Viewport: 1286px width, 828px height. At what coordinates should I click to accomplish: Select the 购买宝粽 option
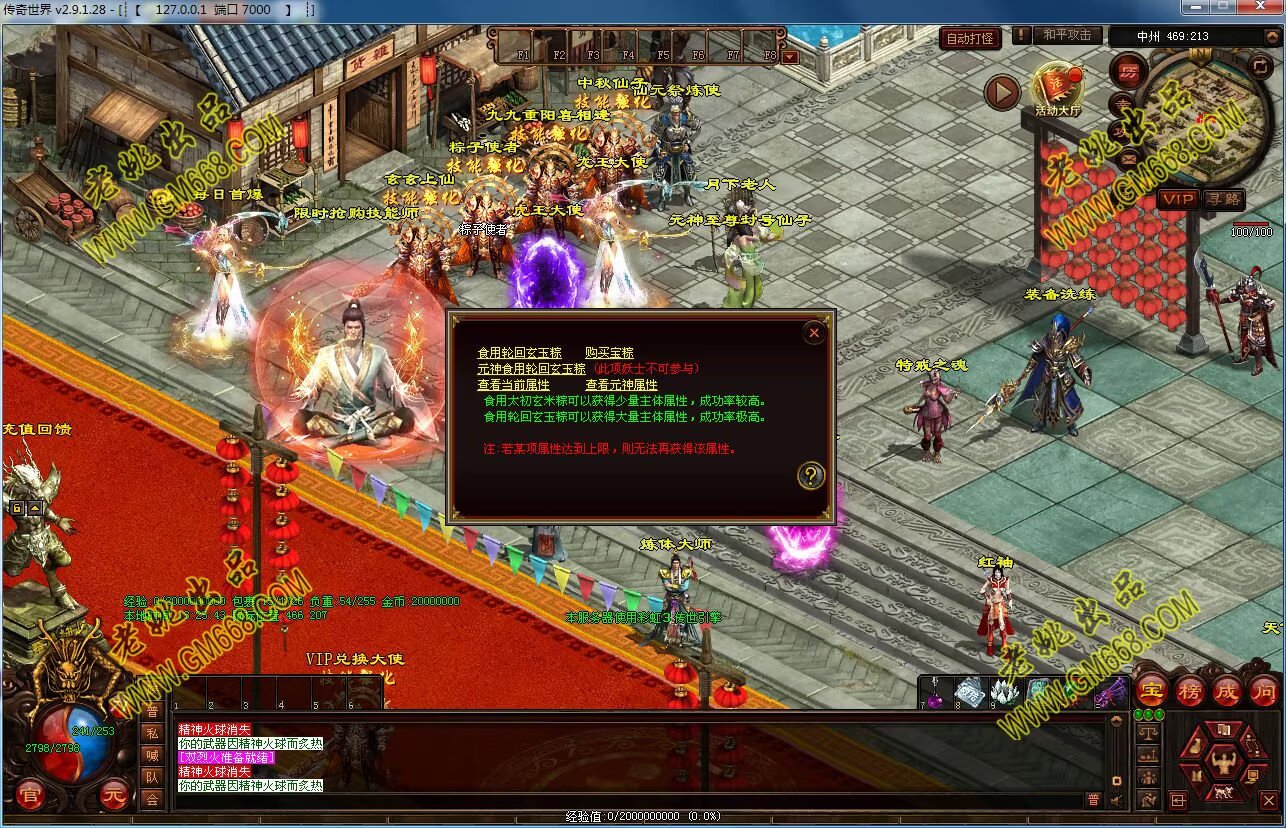pyautogui.click(x=609, y=353)
